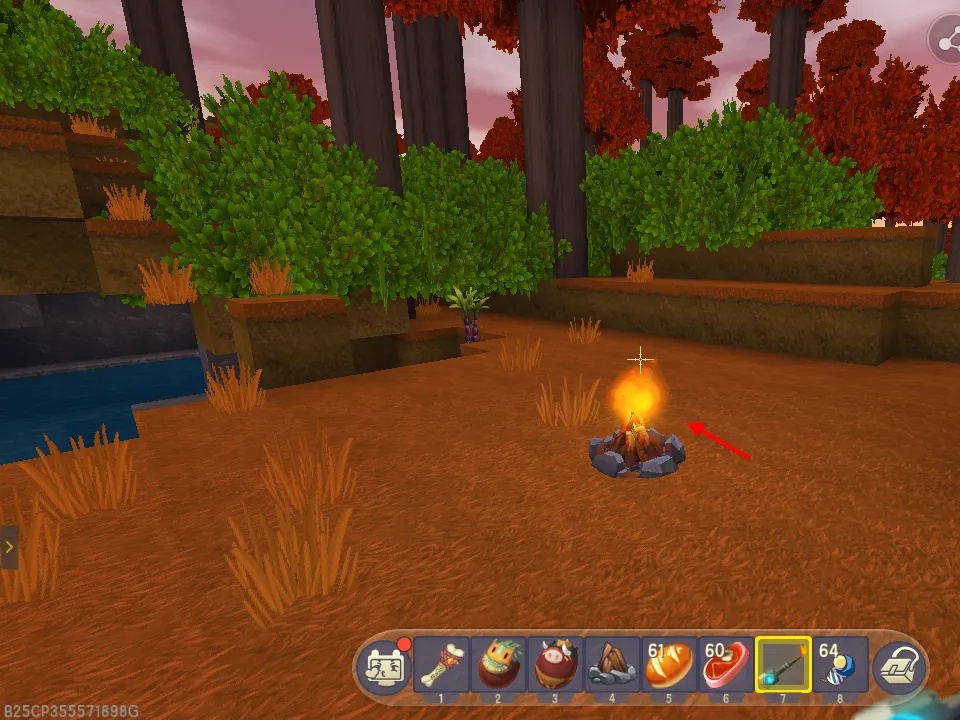The width and height of the screenshot is (960, 720).
Task: Select the tribal mask item in slot 2
Action: [498, 664]
